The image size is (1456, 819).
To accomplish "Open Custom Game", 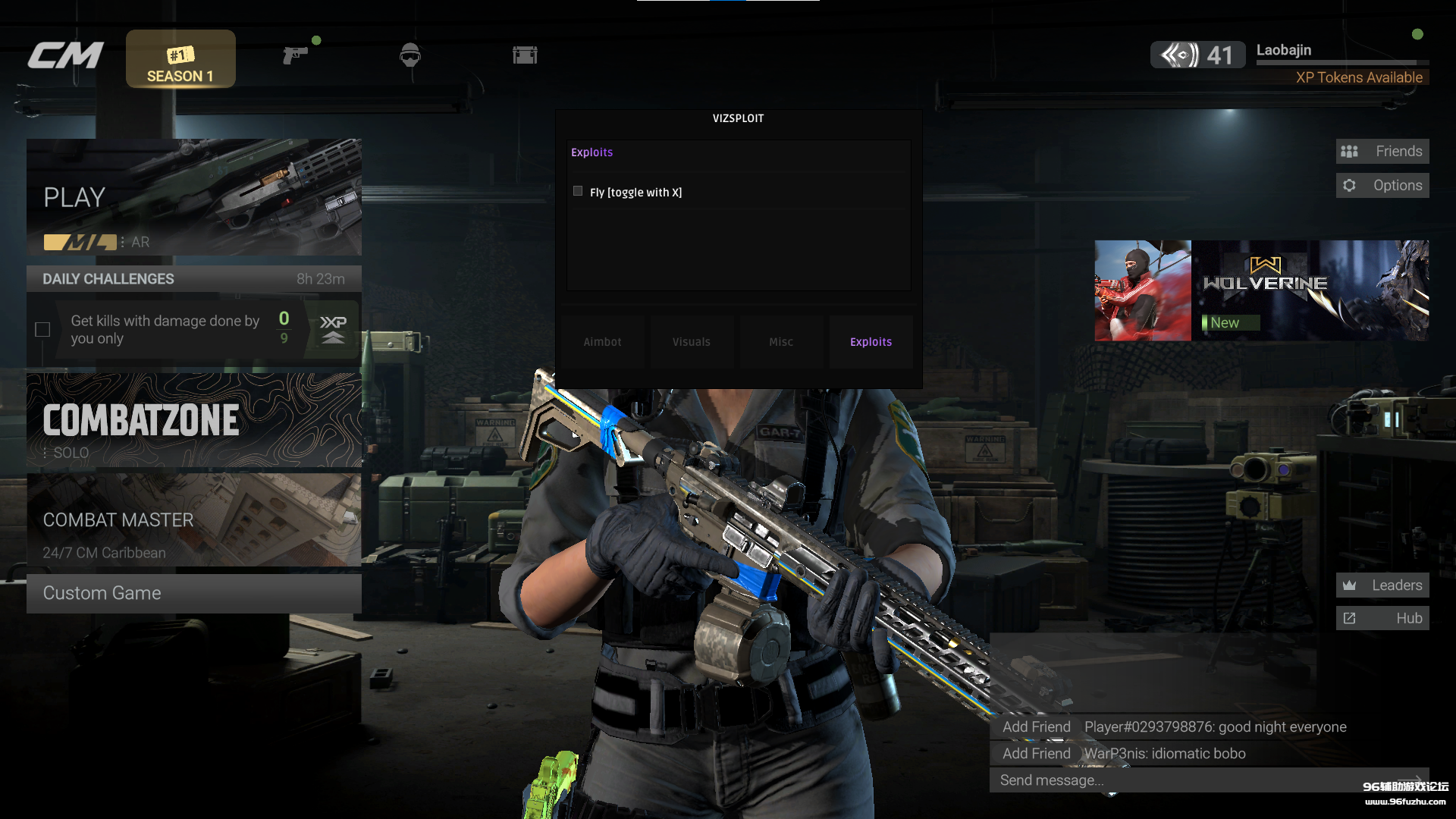I will 193,593.
